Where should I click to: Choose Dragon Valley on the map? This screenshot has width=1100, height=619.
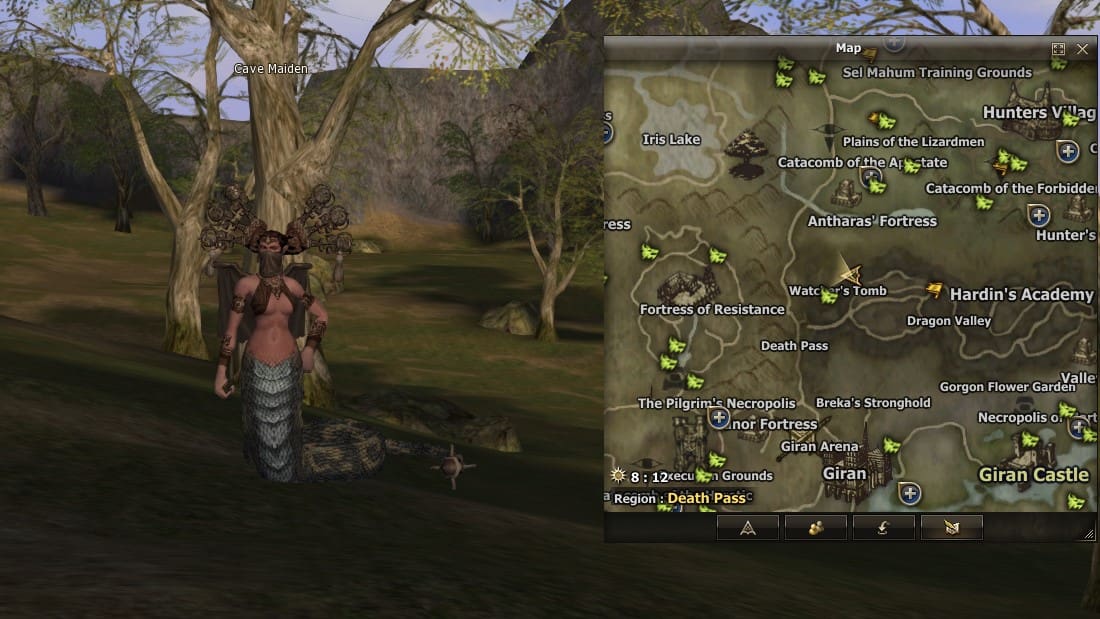tap(949, 321)
